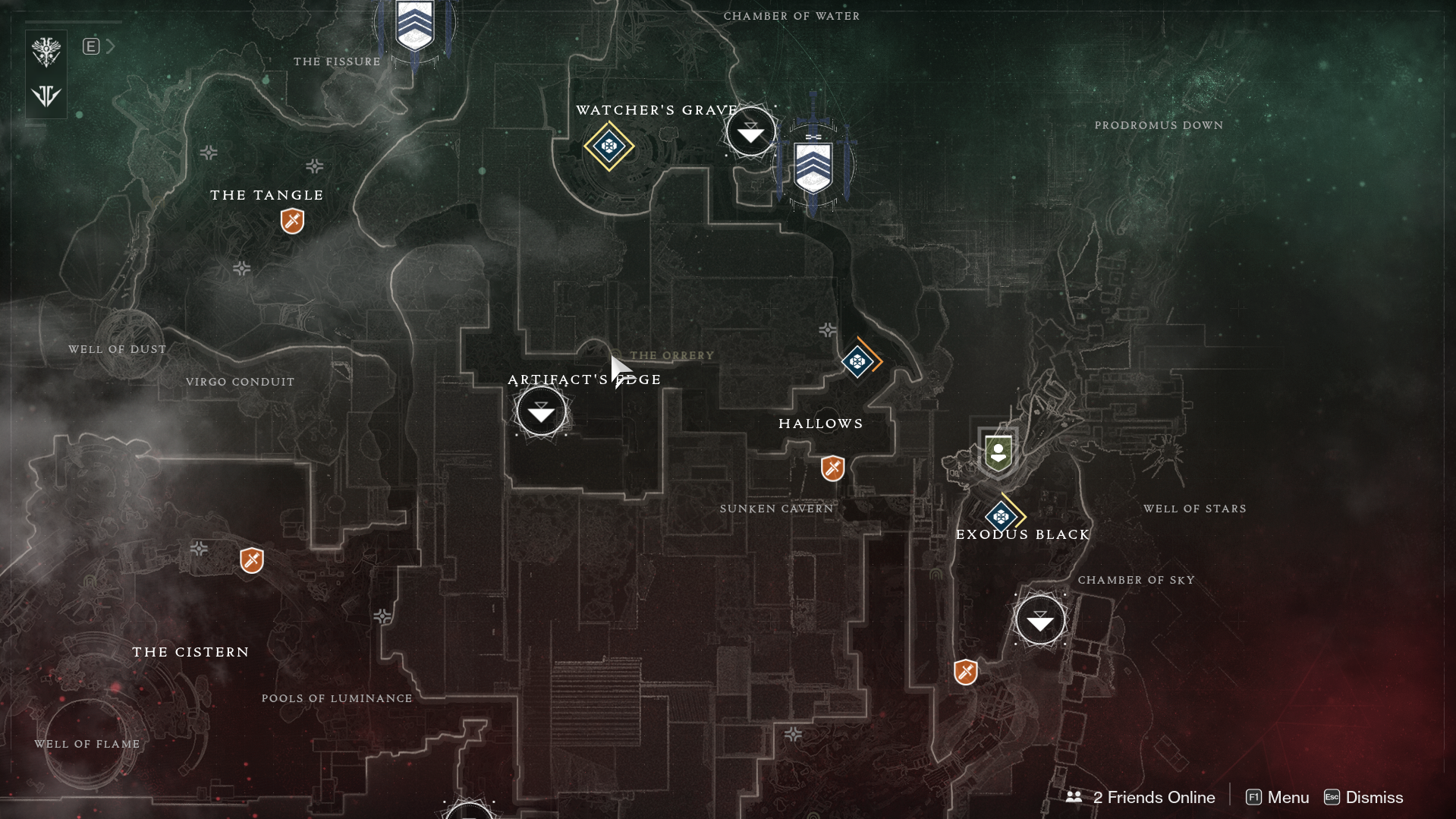Select the public event diamond at Exodus Black
Screen dimensions: 1456x819
(1002, 516)
